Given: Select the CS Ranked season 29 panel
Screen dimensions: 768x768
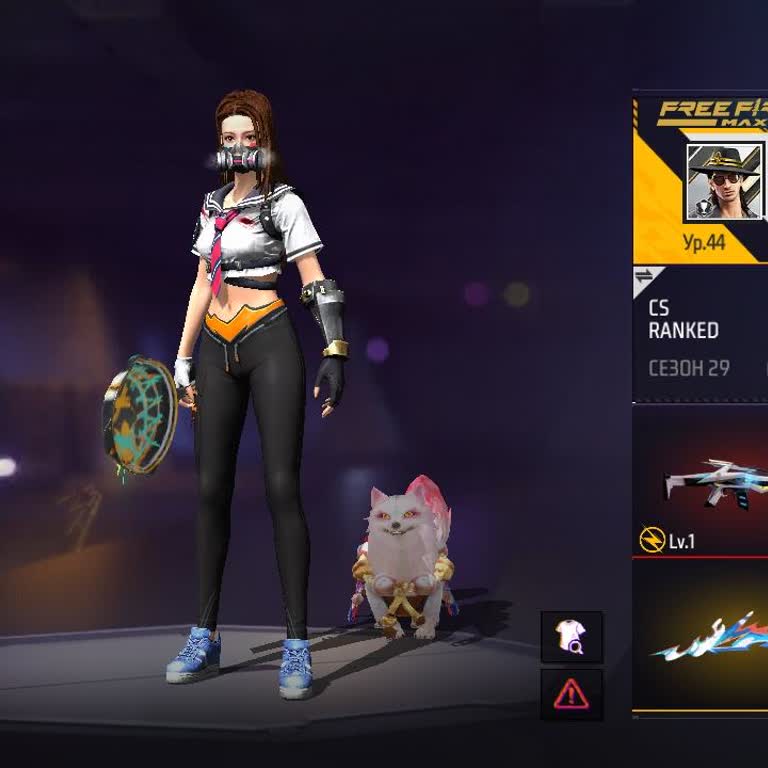Looking at the screenshot, I should click(x=700, y=337).
